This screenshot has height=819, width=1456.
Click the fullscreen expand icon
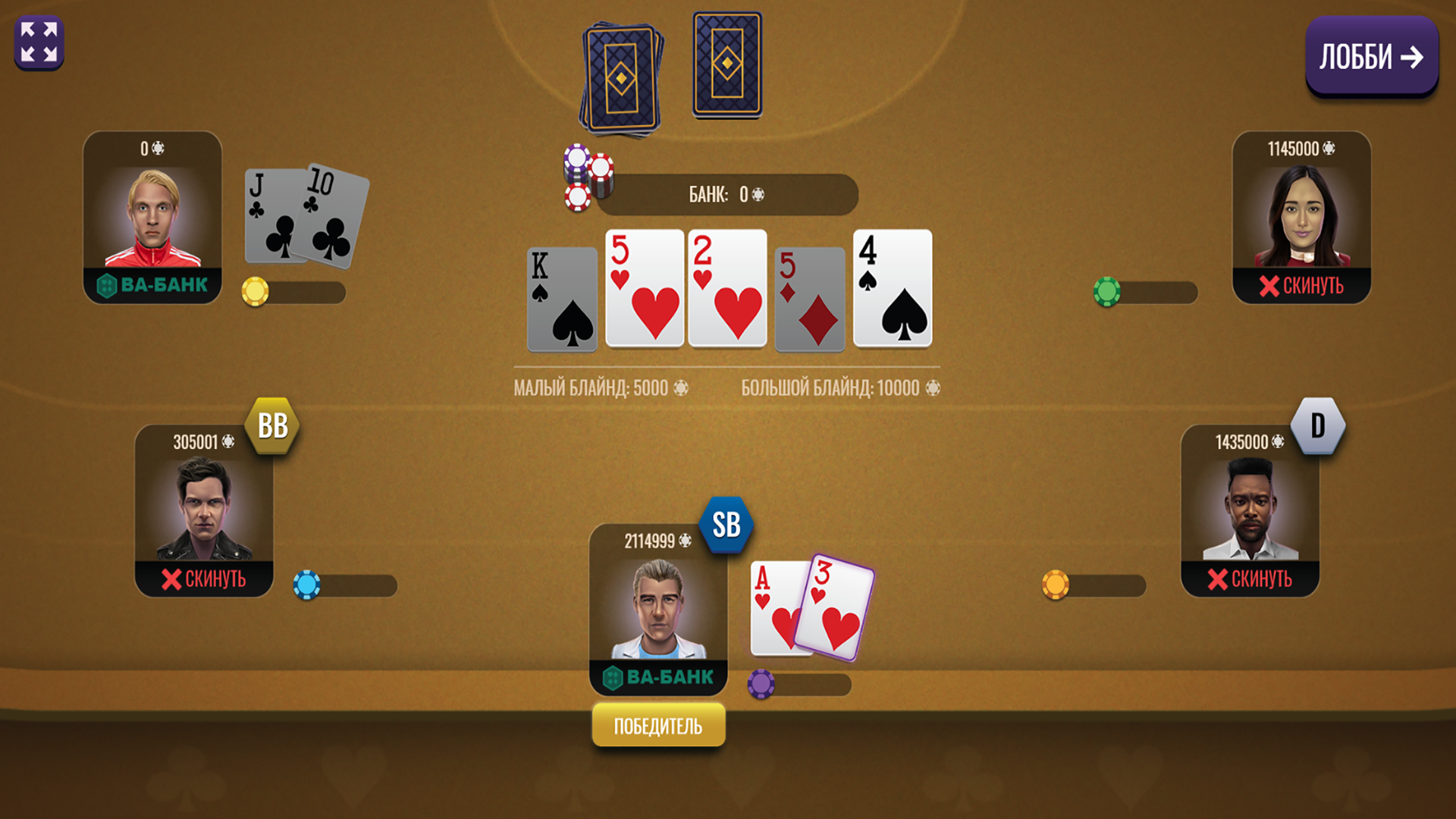pyautogui.click(x=39, y=42)
